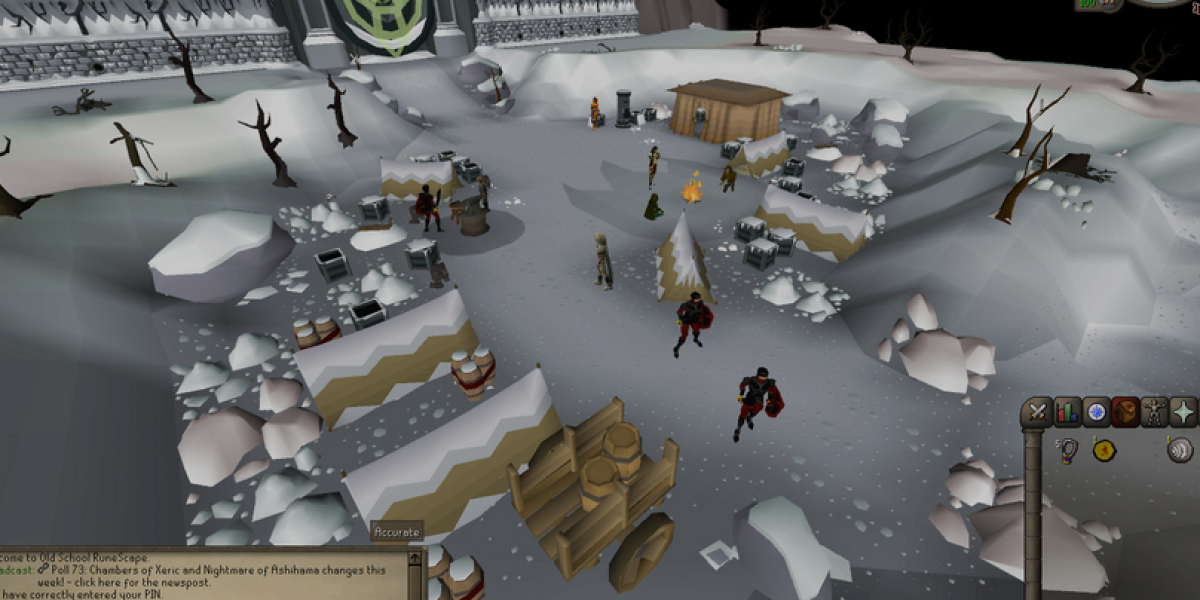Viewport: 1200px width, 600px height.
Task: Open the Quest List compass tab
Action: 1097,412
